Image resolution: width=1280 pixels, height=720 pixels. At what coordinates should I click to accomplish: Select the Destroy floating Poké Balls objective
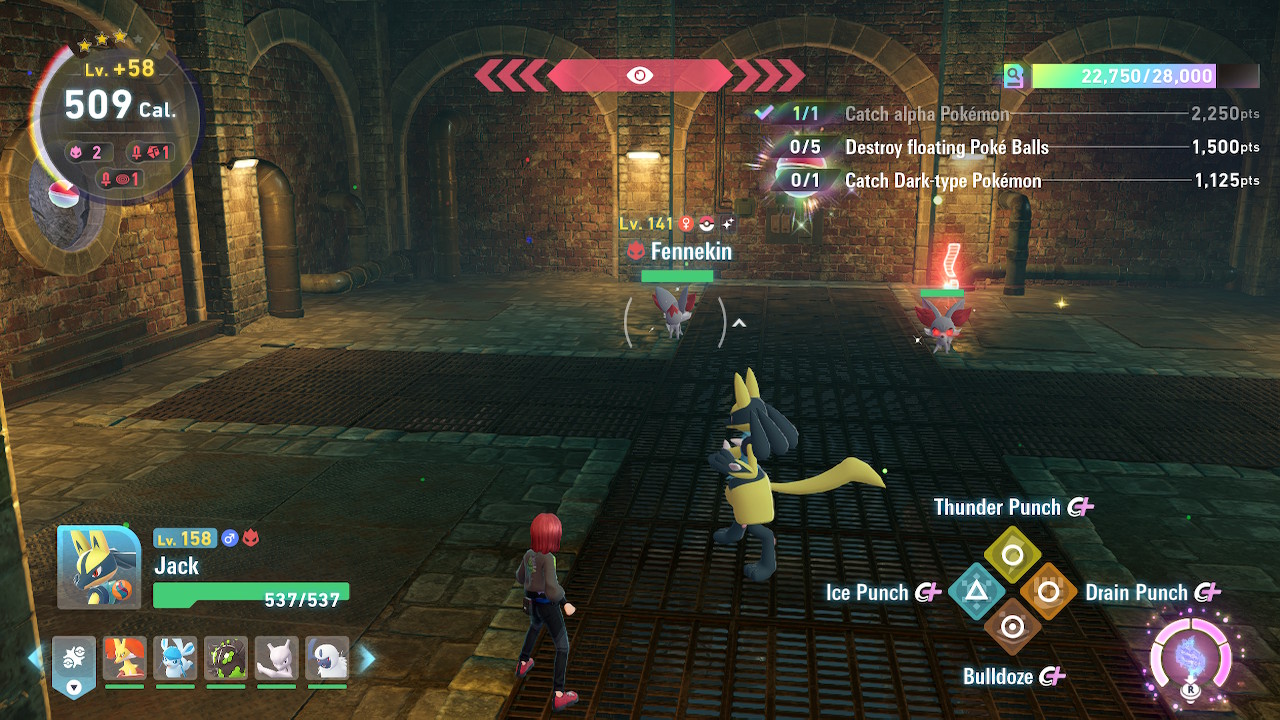946,147
